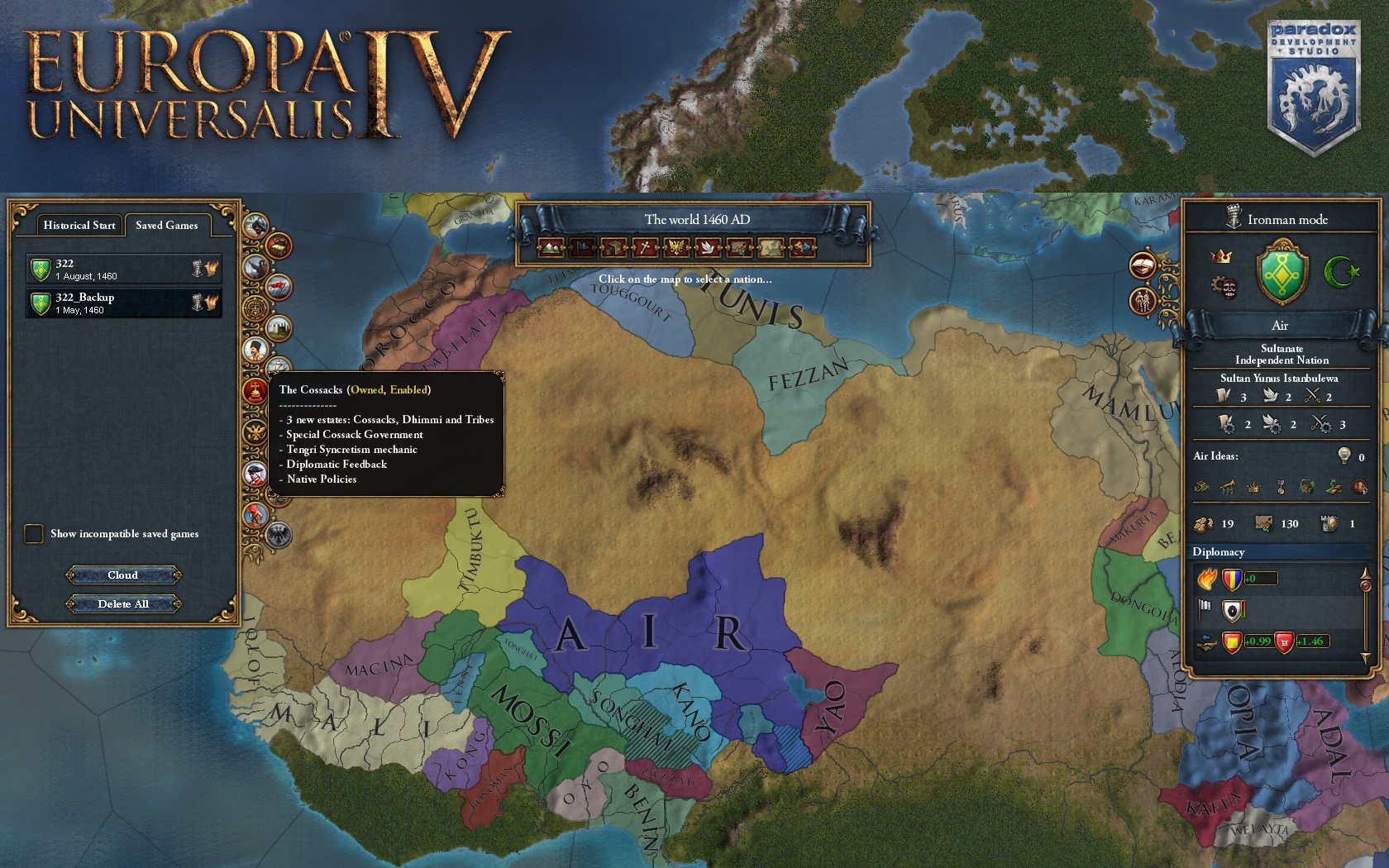Click the Delete All button

[x=123, y=604]
